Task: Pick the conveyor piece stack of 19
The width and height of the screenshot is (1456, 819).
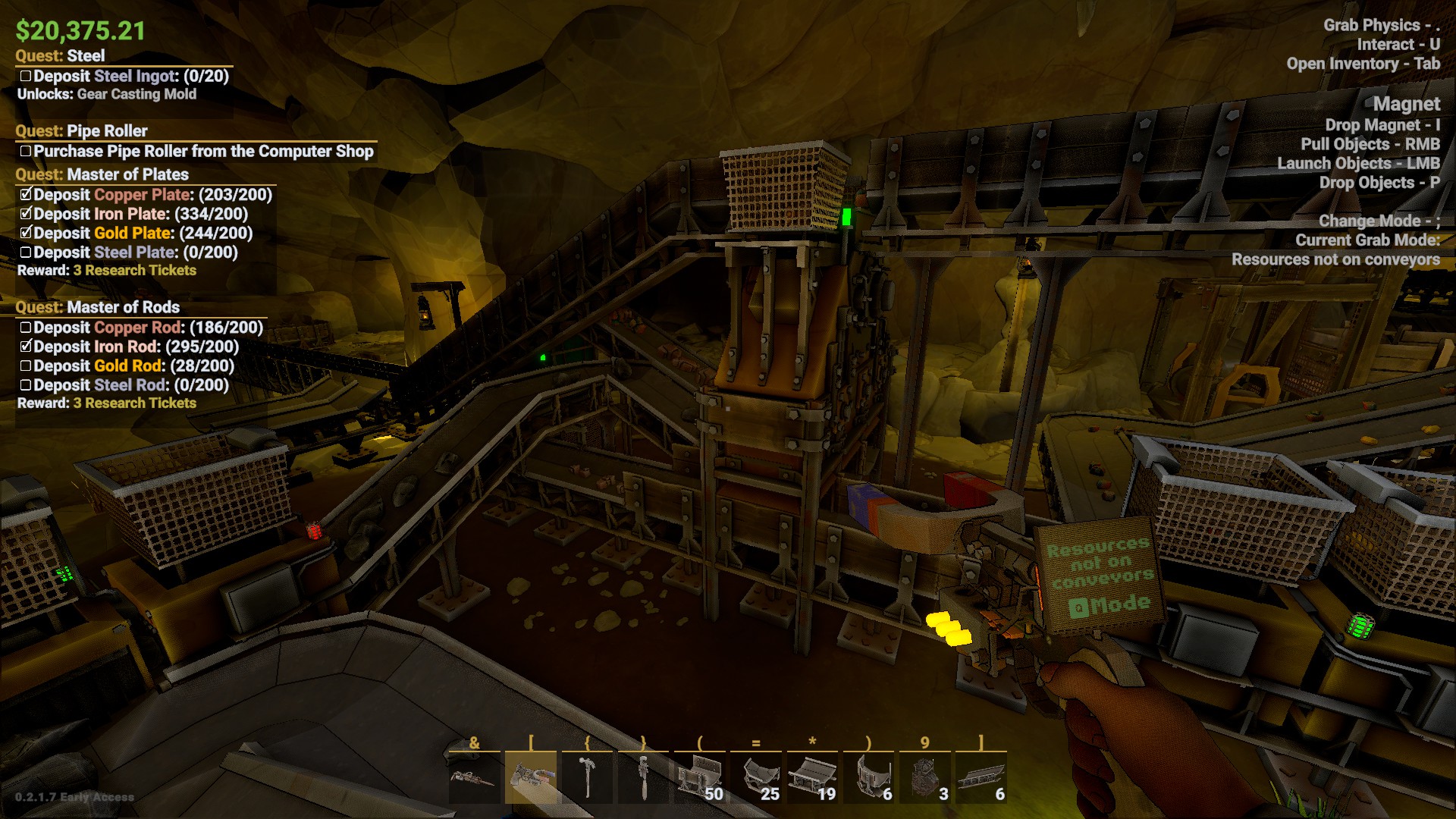Action: pyautogui.click(x=812, y=778)
